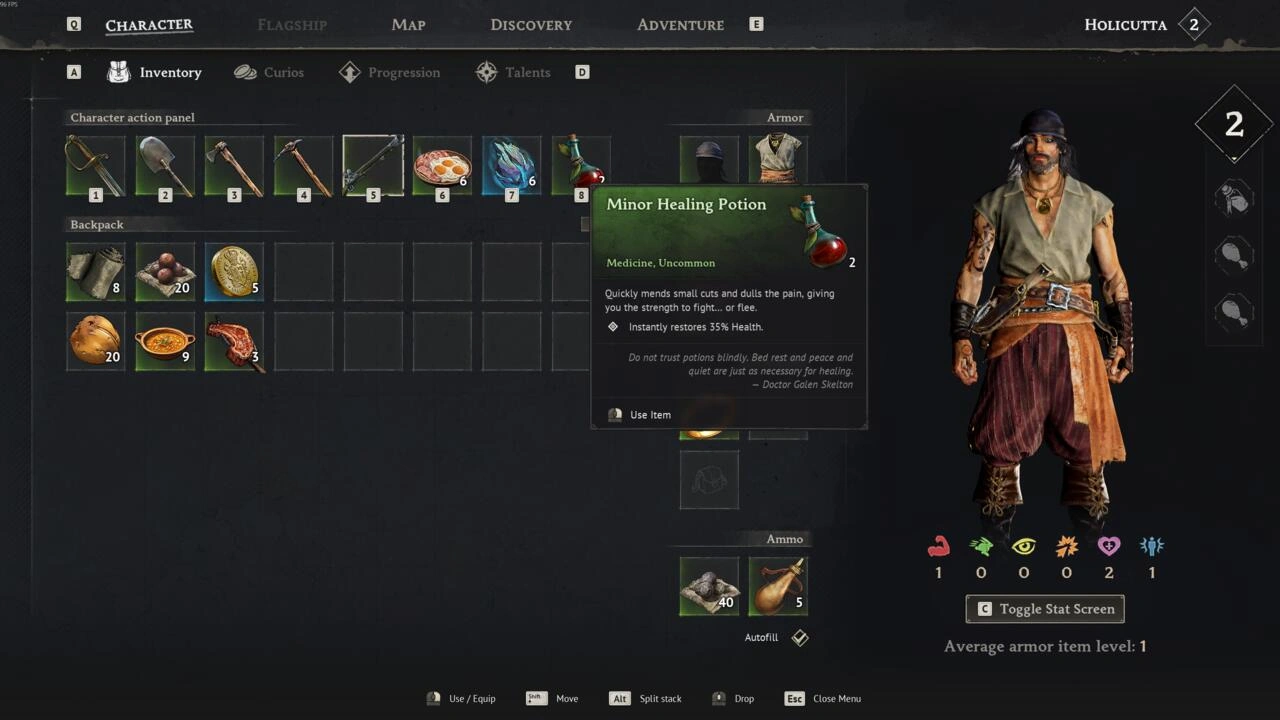The height and width of the screenshot is (720, 1280).
Task: Select the cloth rolls stack in backpack
Action: 96,271
